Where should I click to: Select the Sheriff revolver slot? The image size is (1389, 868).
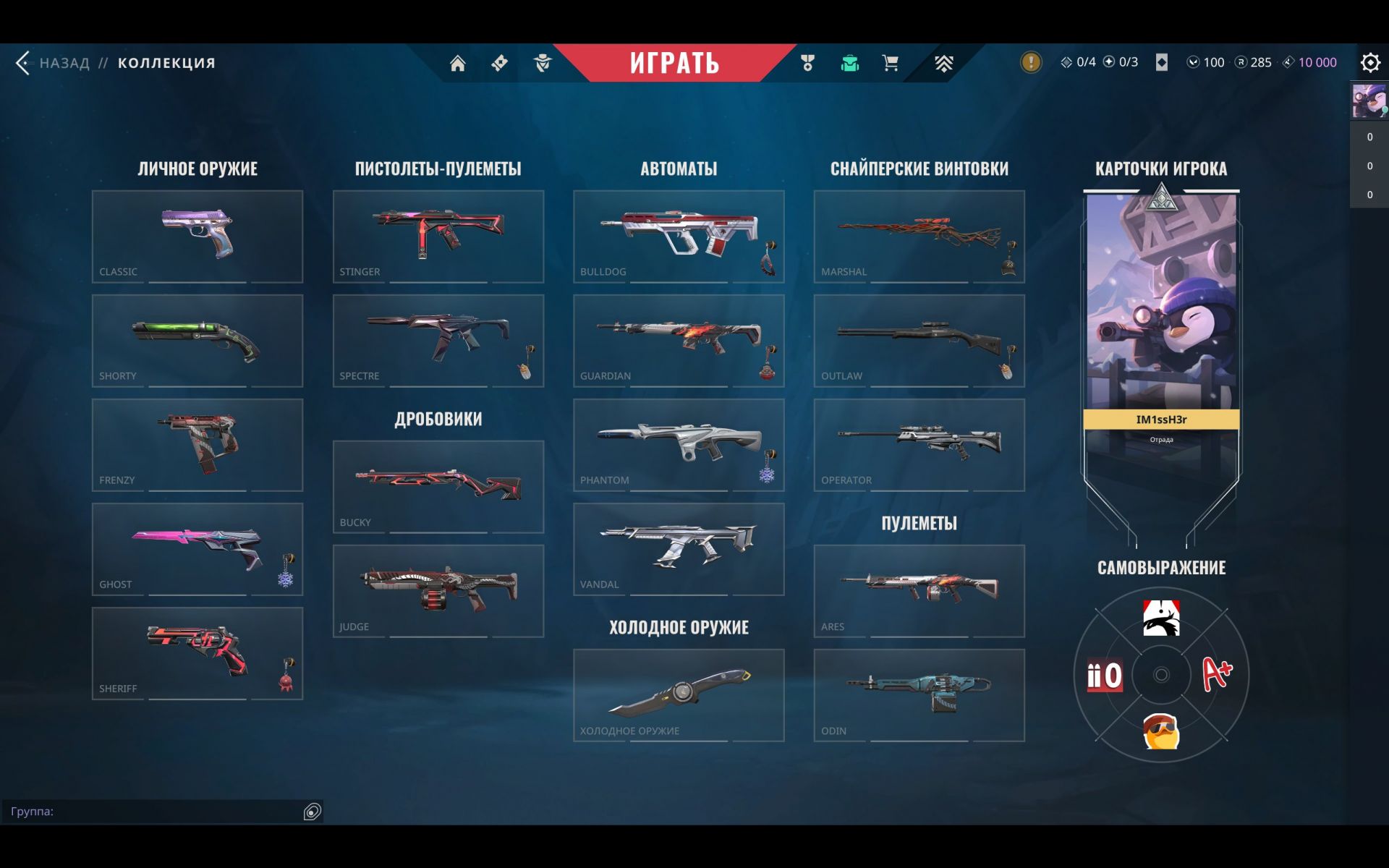pos(197,653)
